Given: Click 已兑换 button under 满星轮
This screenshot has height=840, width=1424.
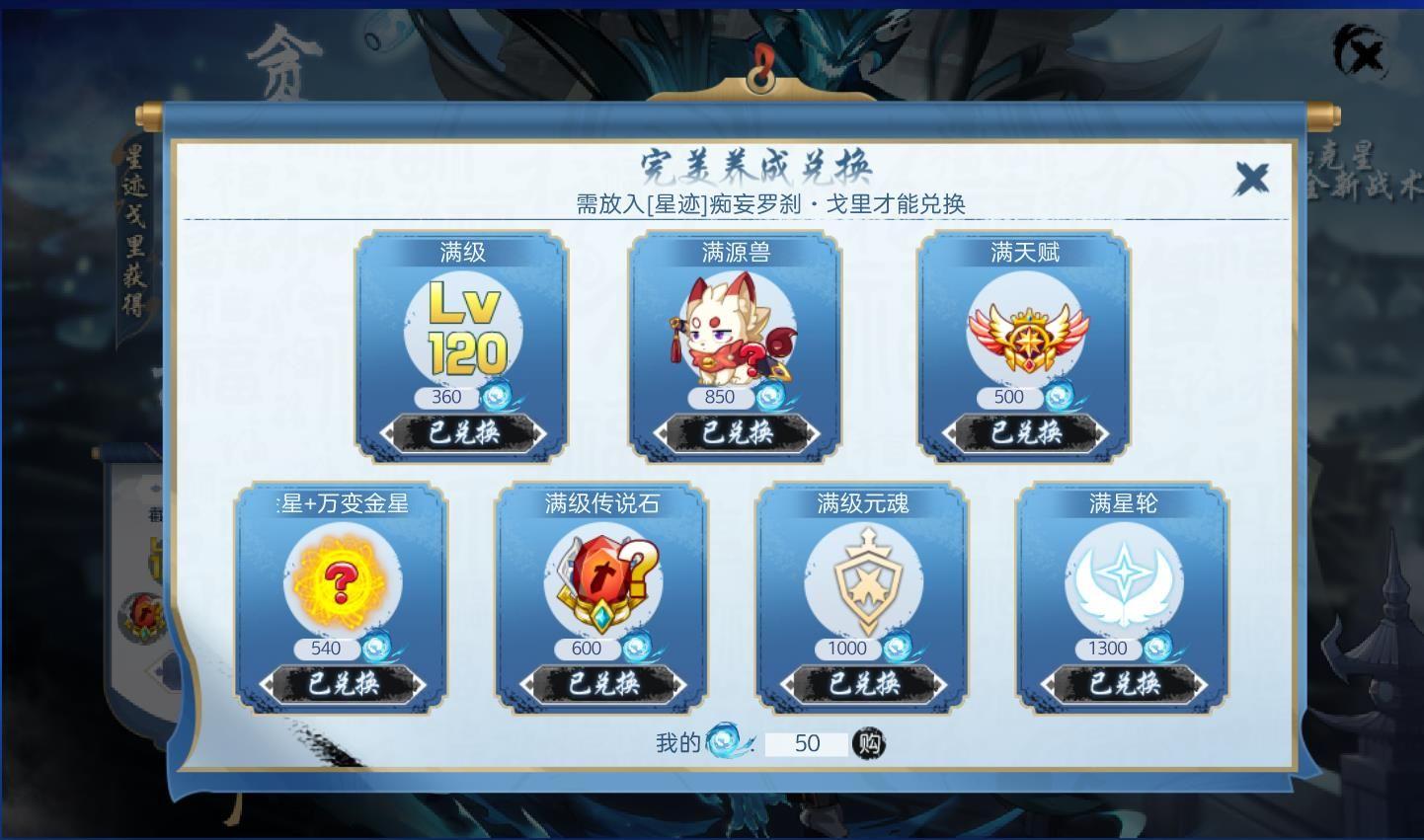Looking at the screenshot, I should (x=1124, y=683).
